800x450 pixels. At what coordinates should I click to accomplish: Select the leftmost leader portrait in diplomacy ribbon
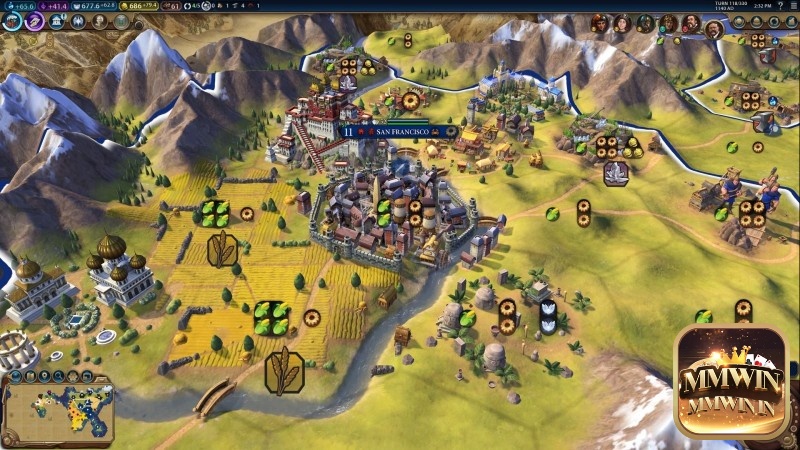point(601,23)
